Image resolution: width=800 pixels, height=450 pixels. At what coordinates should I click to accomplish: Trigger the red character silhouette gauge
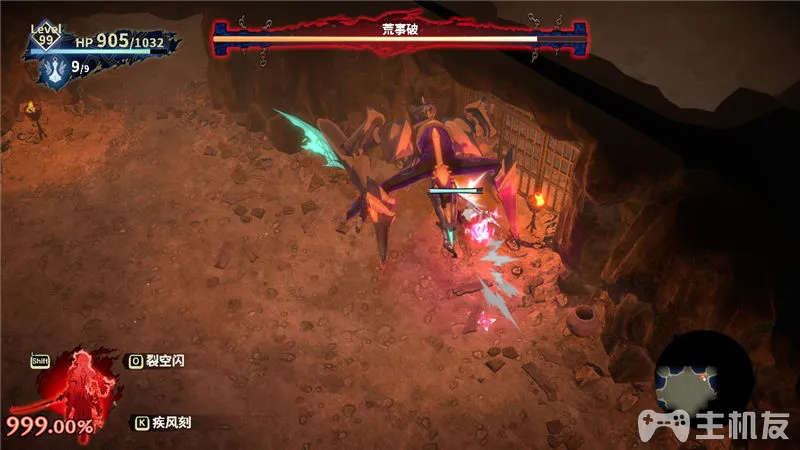[x=77, y=386]
